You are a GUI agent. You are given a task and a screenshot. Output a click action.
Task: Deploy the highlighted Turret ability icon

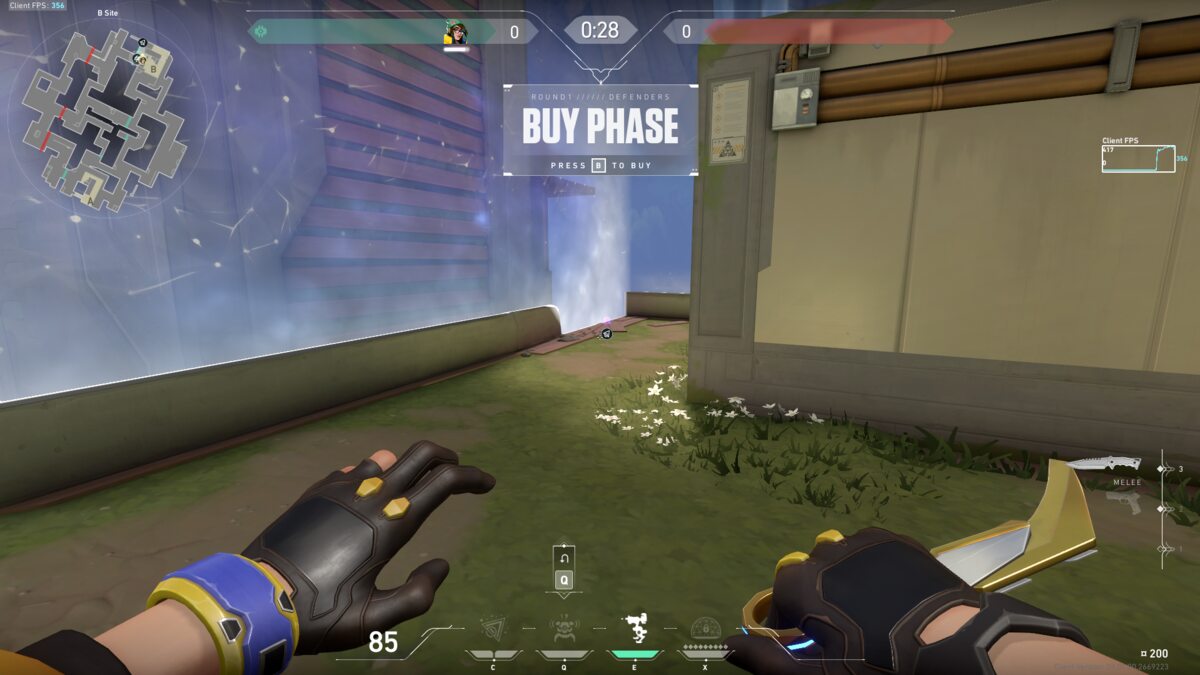tap(634, 629)
